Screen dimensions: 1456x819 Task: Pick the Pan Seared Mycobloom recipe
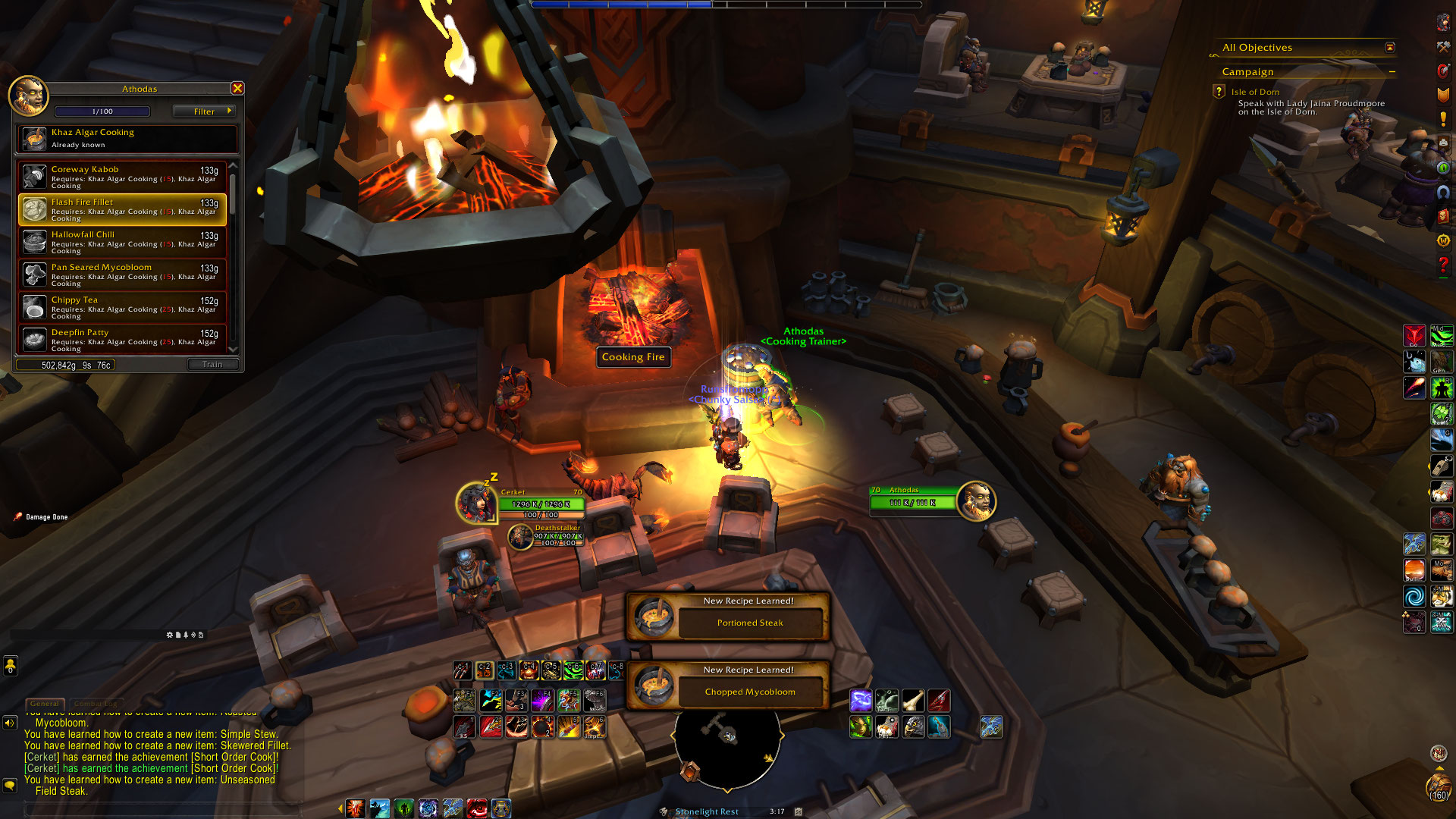coord(122,275)
